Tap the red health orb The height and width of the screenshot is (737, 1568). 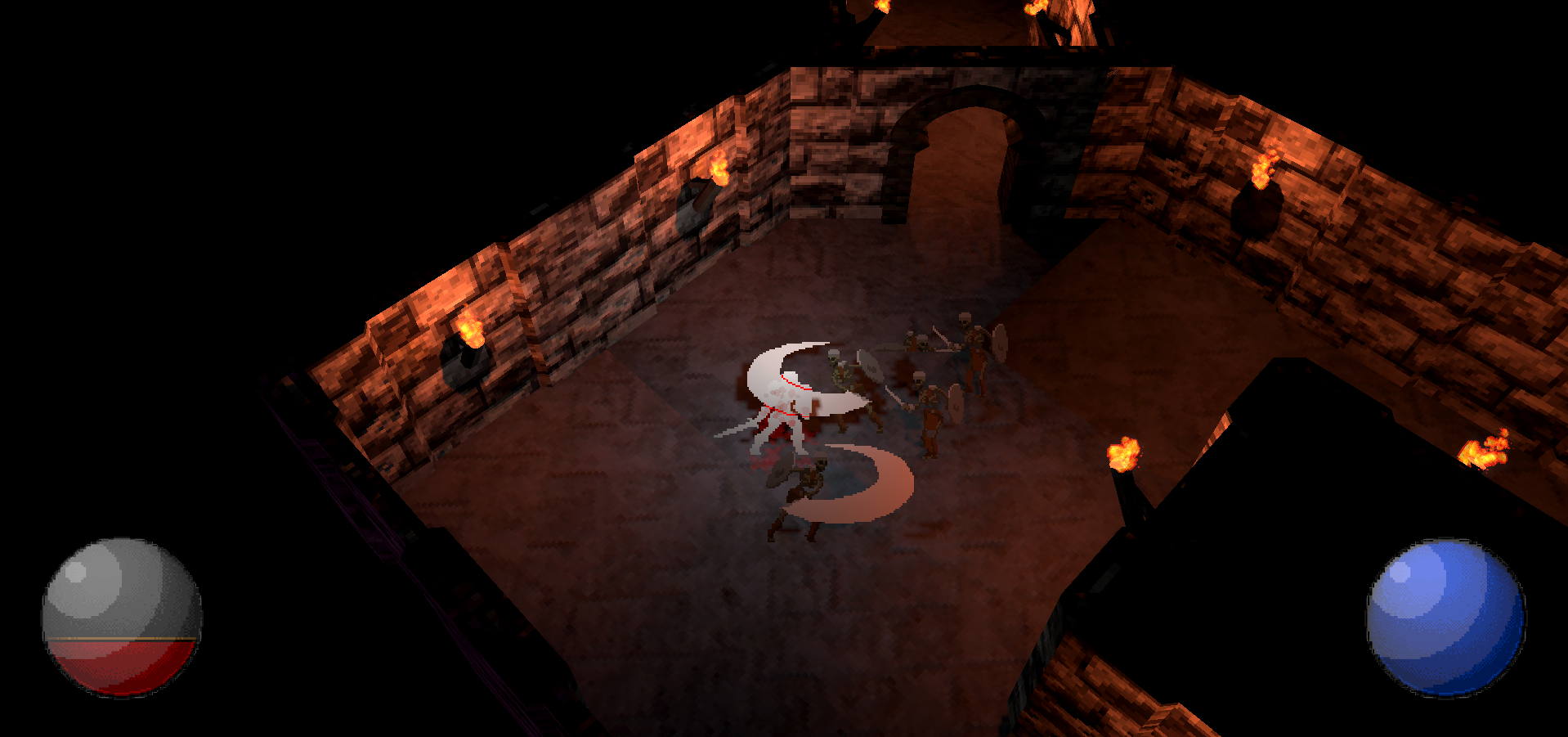point(122,618)
